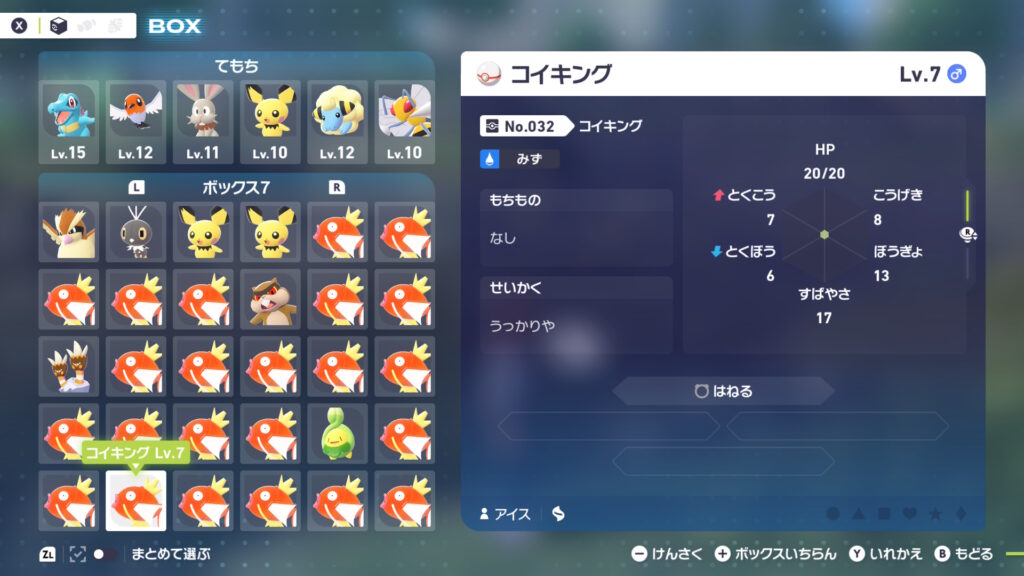Click the highlighted Magikarp Lv.7 slot
The width and height of the screenshot is (1024, 576).
point(135,500)
